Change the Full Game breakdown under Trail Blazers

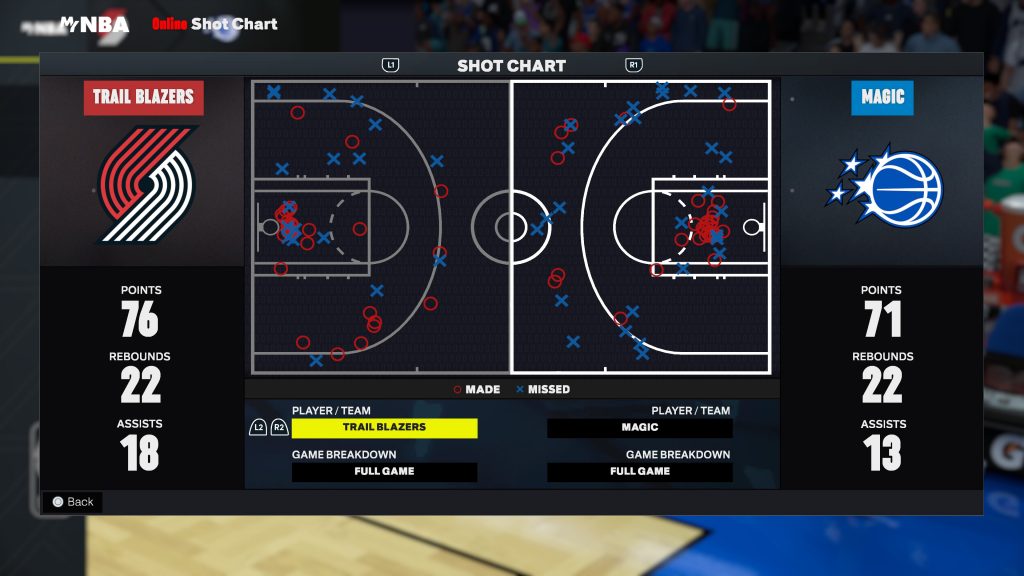[384, 471]
